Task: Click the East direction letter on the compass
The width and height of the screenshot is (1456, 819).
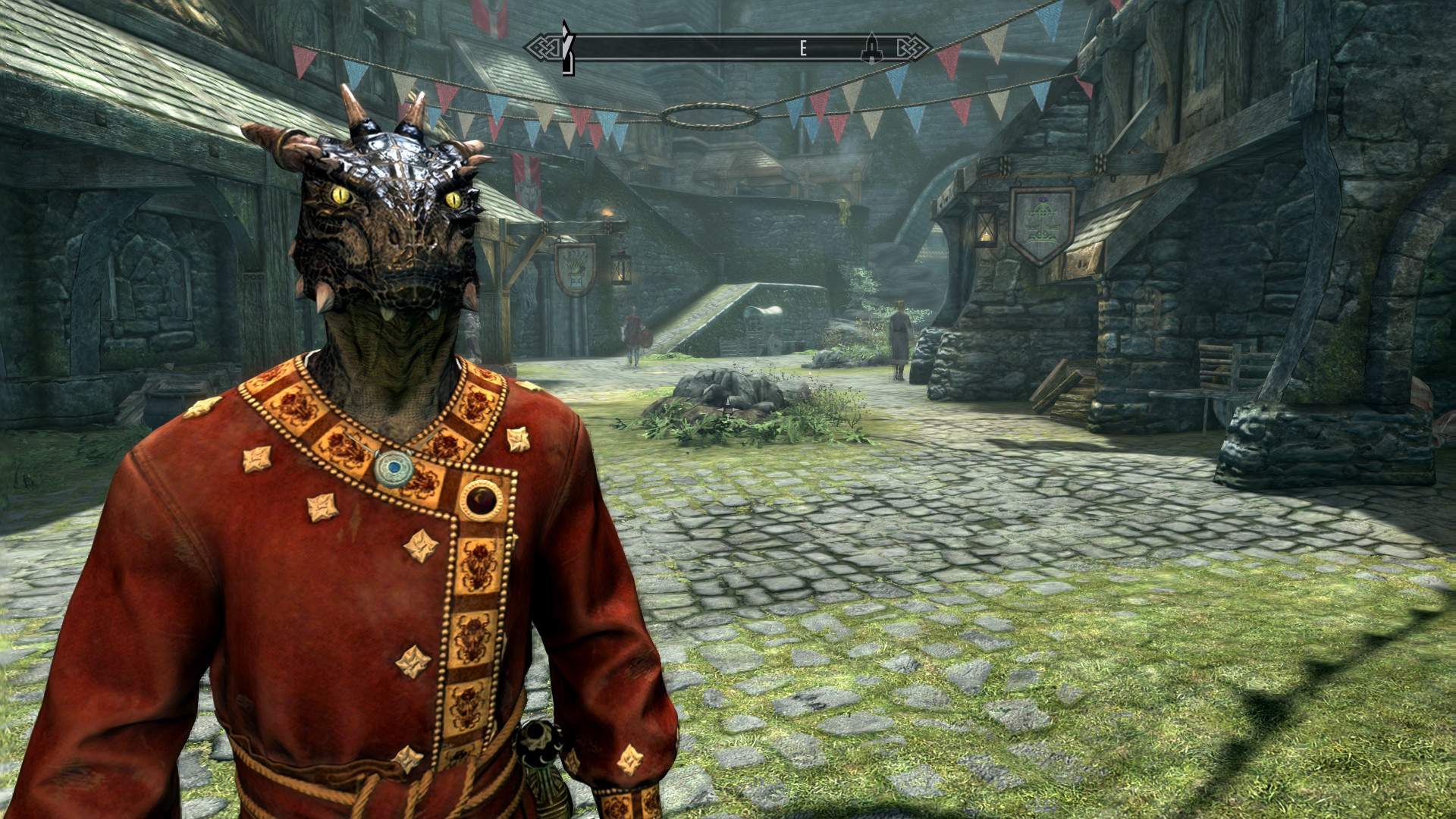Action: pyautogui.click(x=802, y=49)
